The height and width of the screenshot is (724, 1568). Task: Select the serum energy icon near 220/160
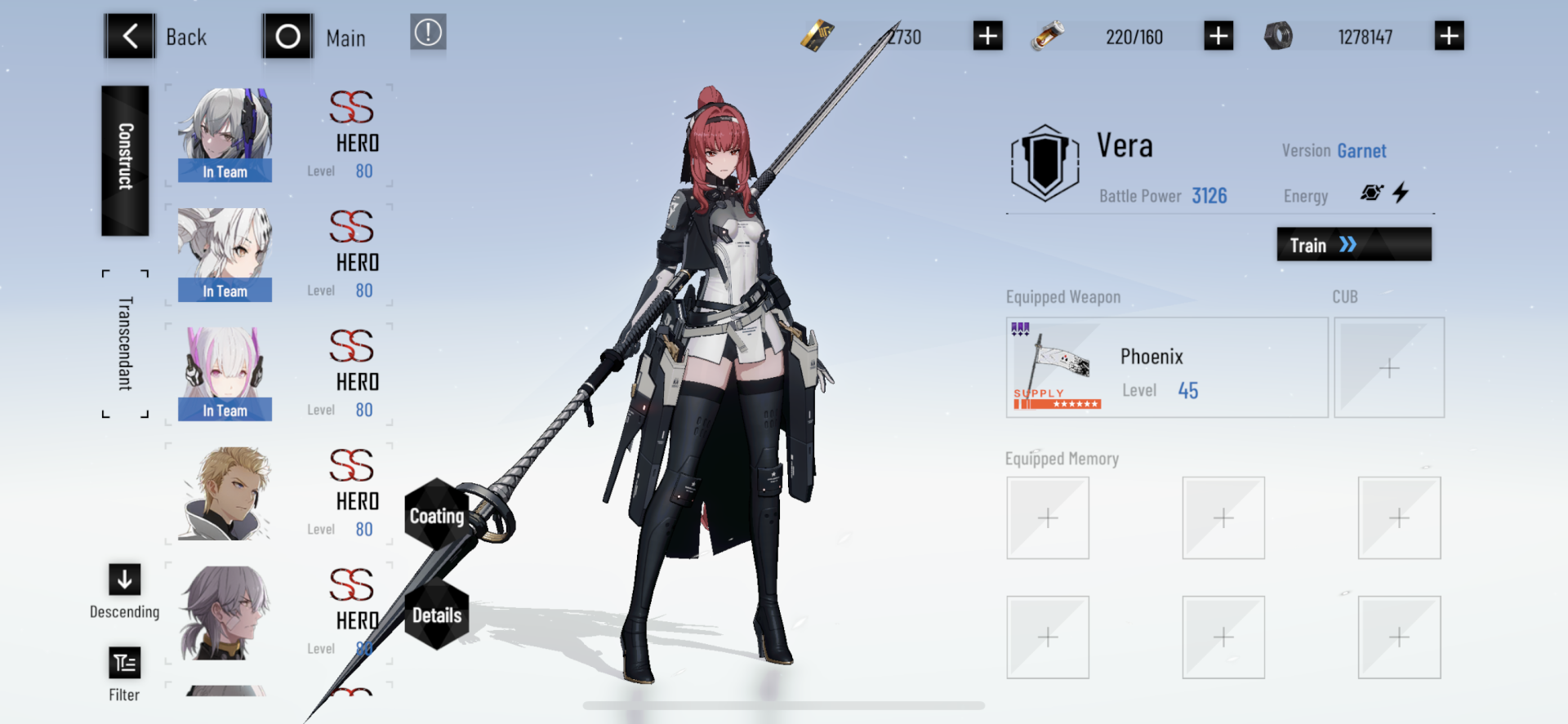point(1048,36)
